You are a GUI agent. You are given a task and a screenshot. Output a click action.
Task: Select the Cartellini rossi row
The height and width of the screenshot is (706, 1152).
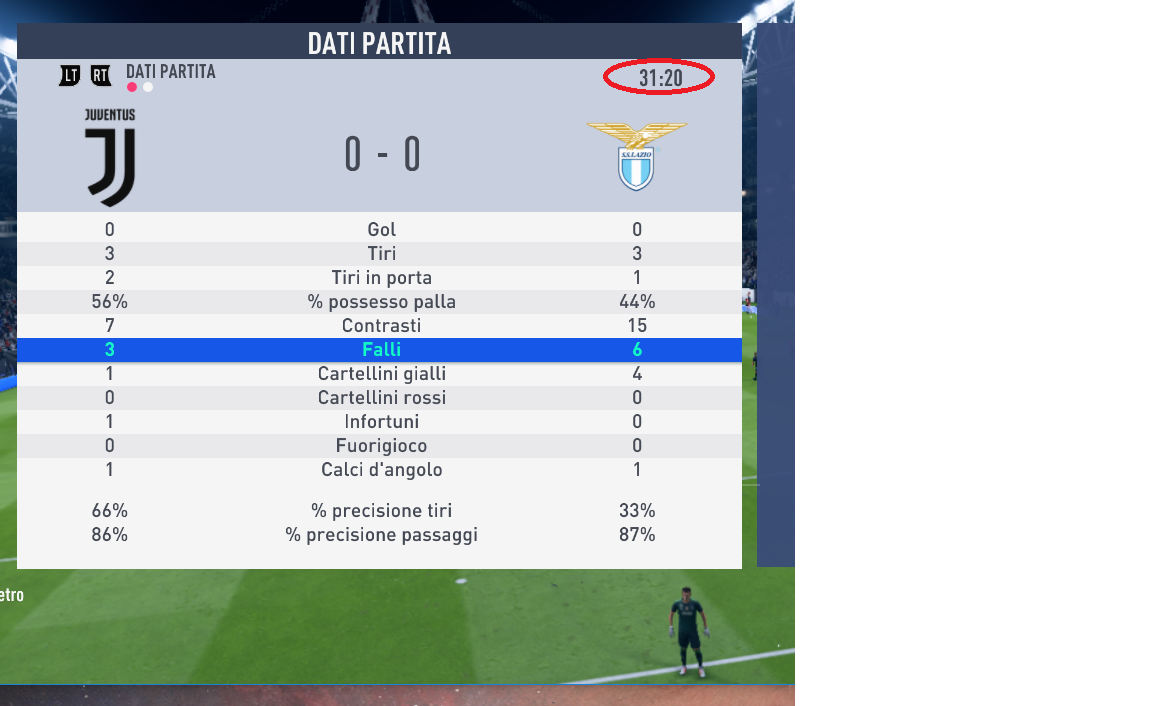click(381, 398)
